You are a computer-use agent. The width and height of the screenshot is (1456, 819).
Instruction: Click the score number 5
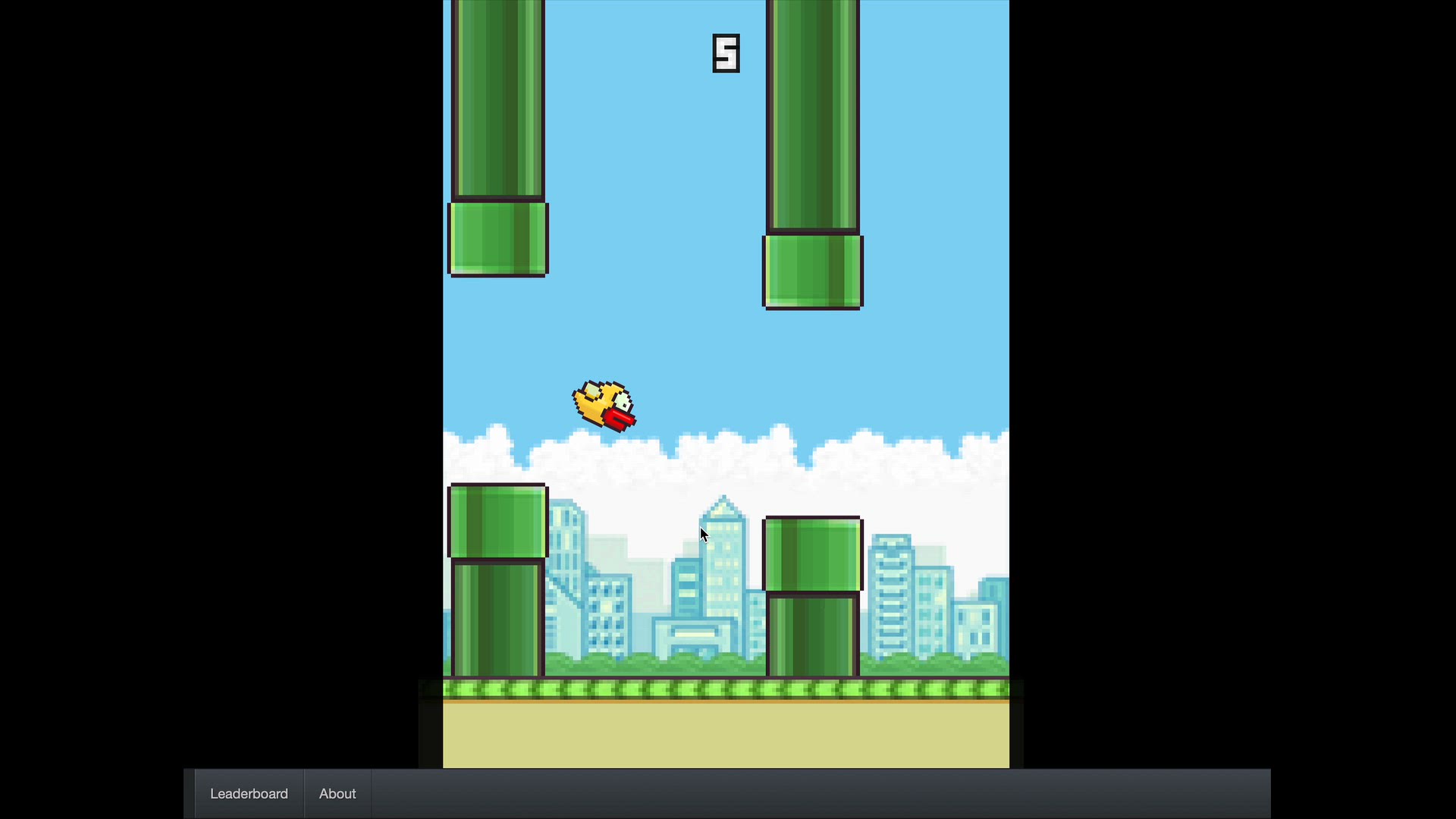726,53
